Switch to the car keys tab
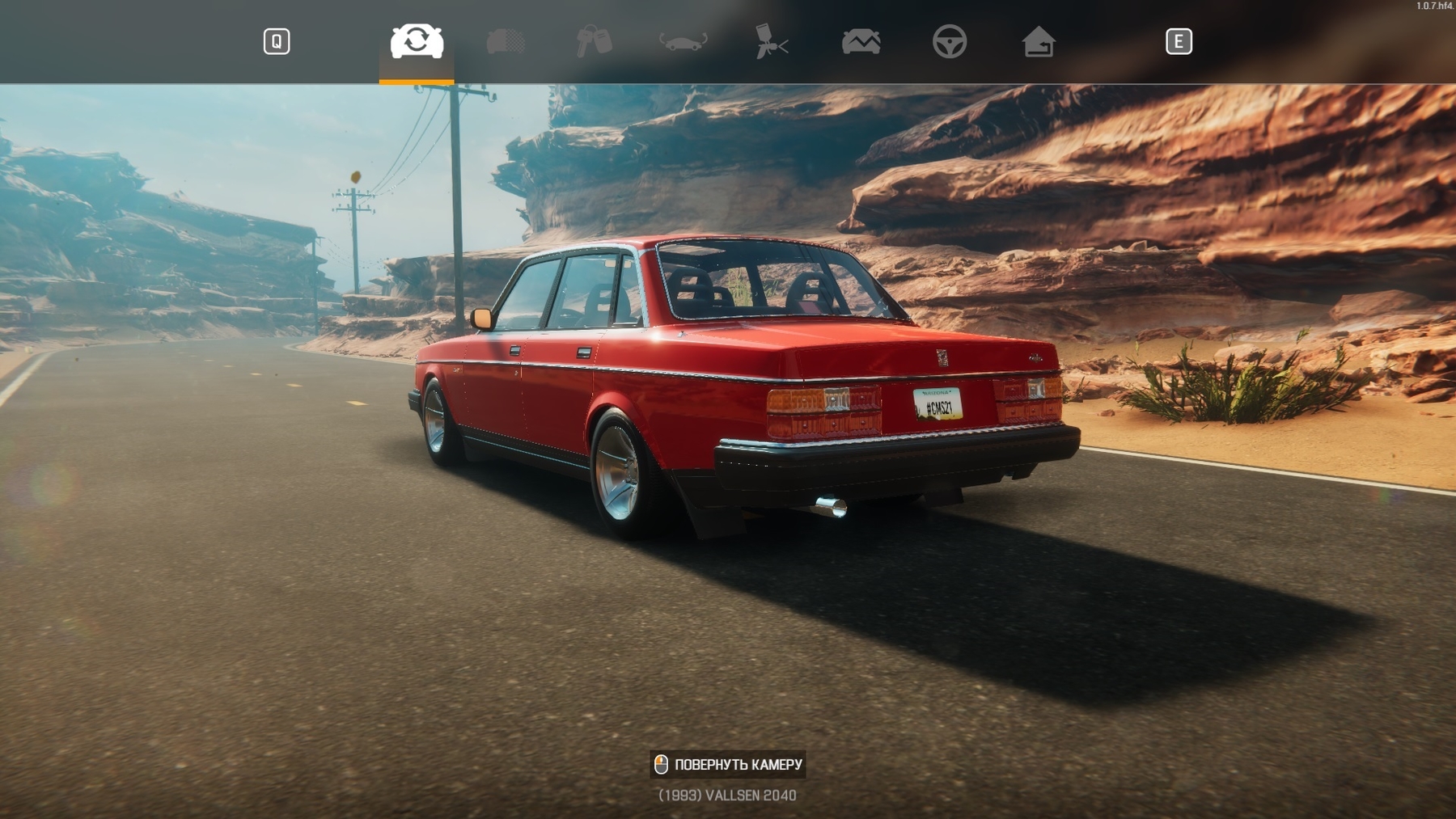 pos(594,41)
